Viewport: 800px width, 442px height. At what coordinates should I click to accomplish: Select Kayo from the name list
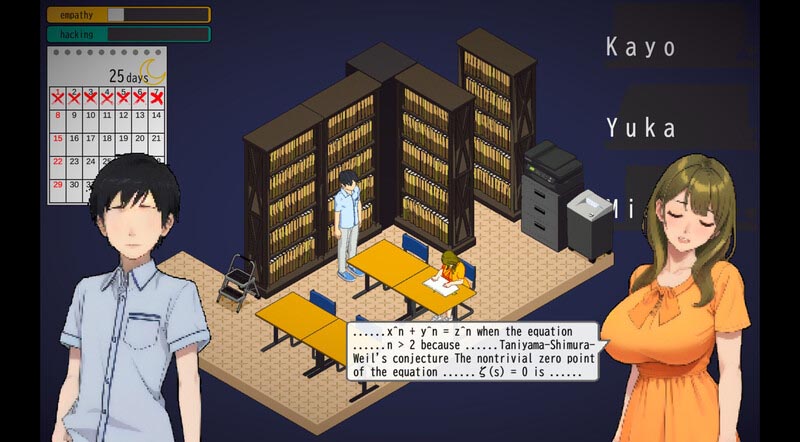641,47
